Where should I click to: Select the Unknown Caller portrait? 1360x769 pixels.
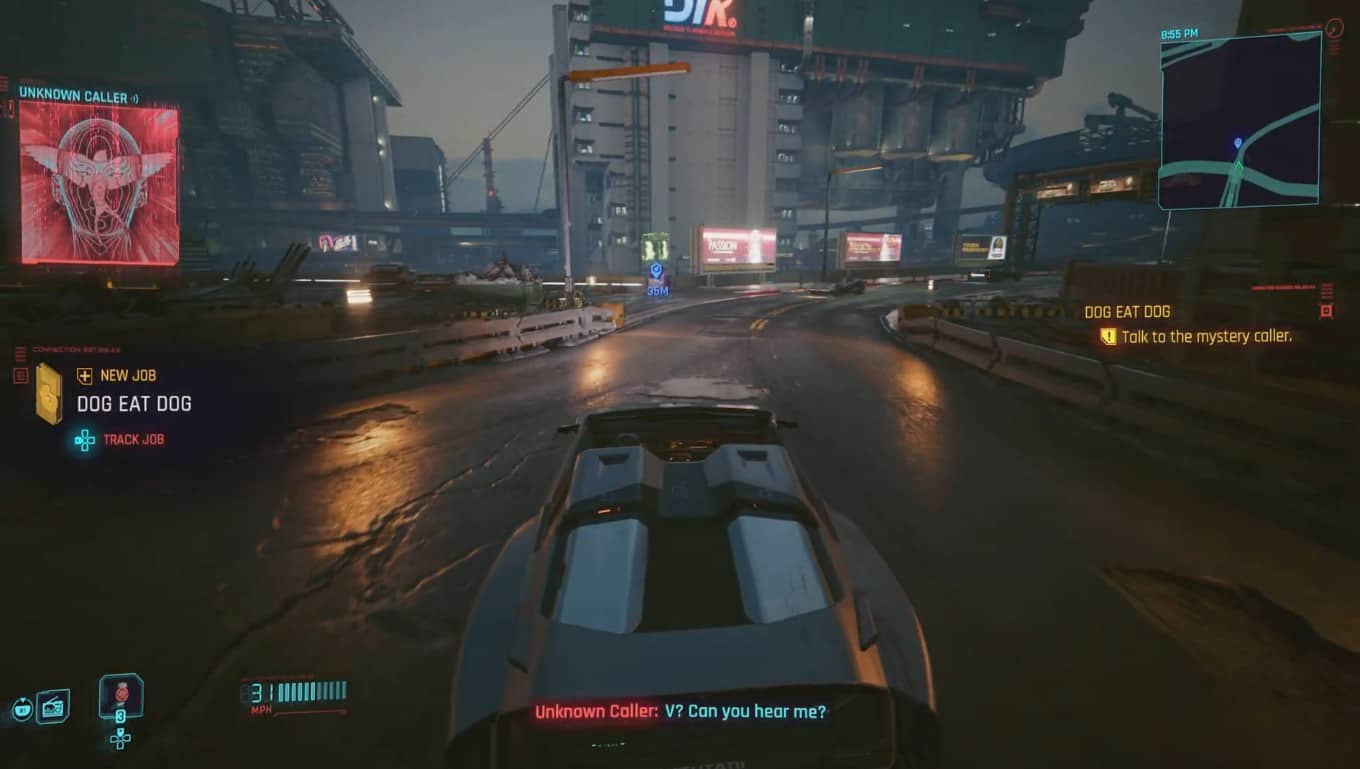pyautogui.click(x=99, y=183)
